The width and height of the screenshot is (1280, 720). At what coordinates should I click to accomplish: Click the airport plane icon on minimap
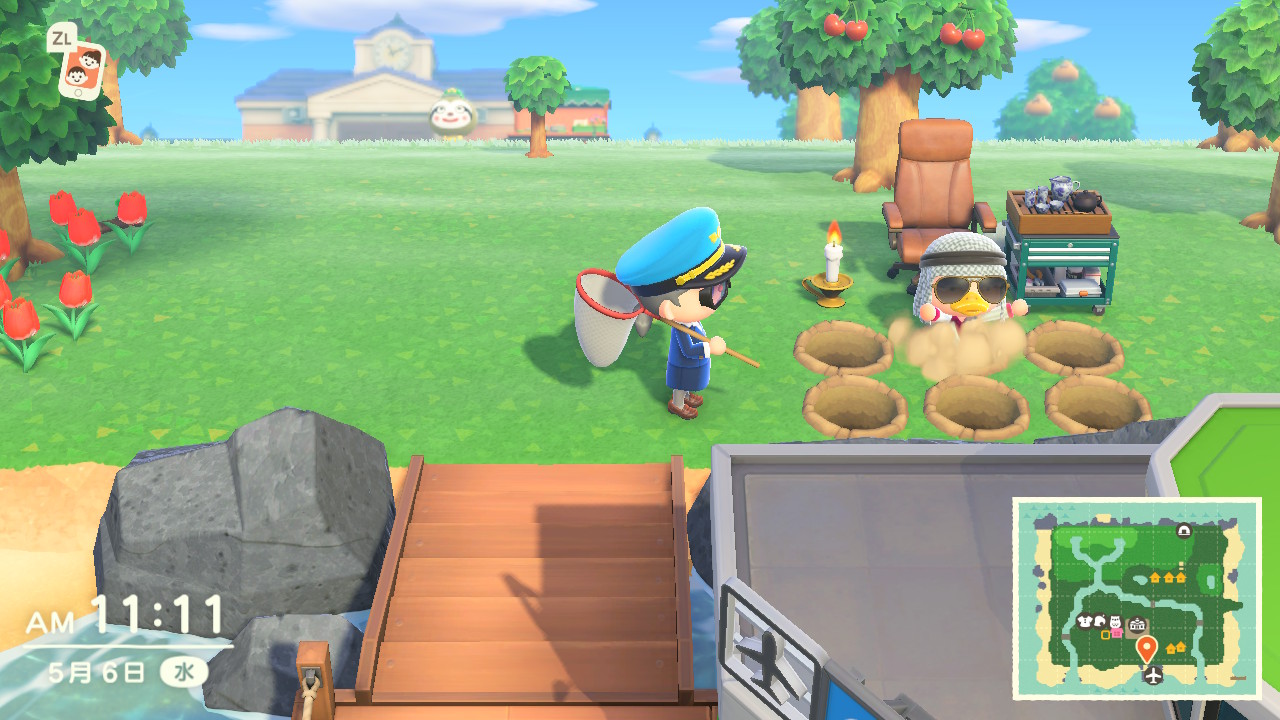click(x=1153, y=677)
